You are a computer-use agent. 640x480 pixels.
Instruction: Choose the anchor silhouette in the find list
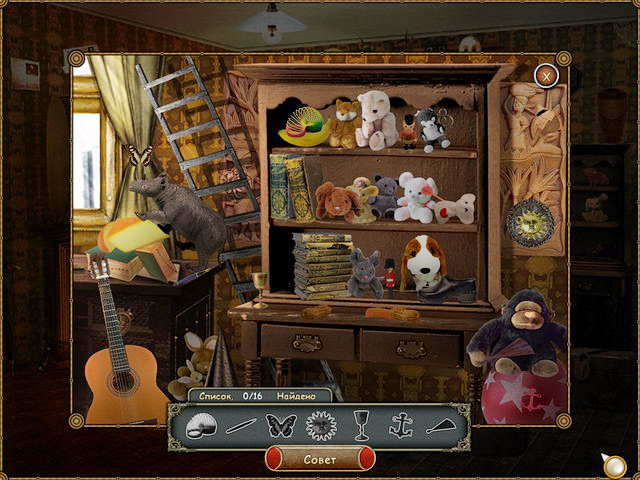coord(400,425)
